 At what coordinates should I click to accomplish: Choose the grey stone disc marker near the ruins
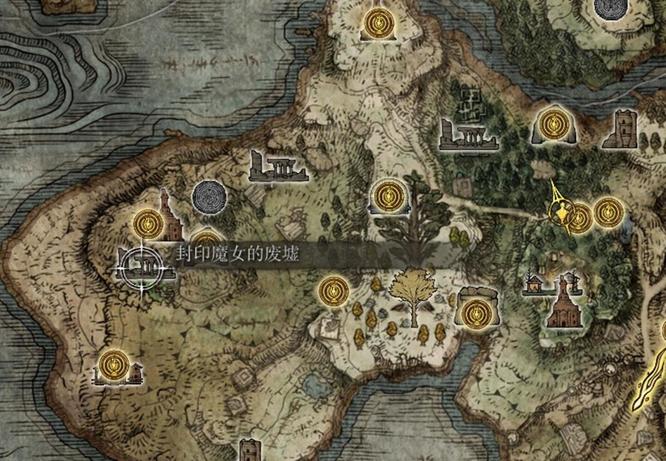(x=208, y=195)
